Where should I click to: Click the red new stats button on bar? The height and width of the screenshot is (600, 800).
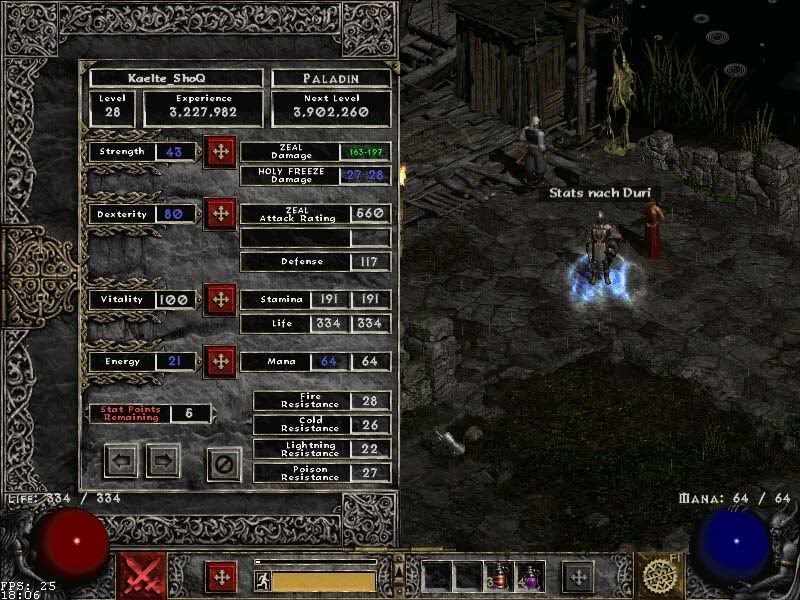click(x=221, y=577)
